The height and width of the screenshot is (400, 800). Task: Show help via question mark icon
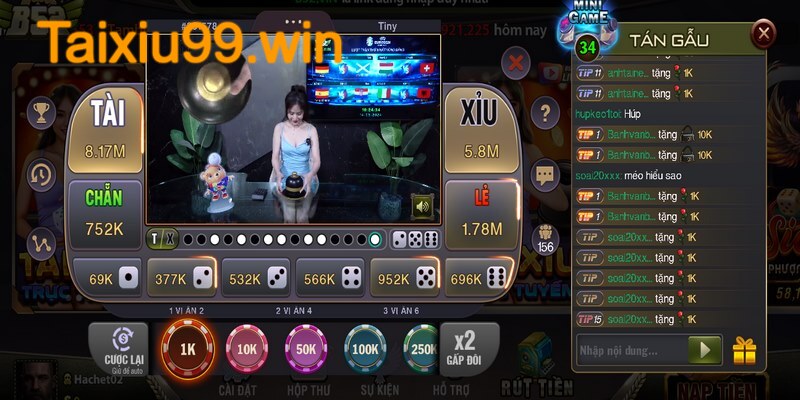[544, 112]
